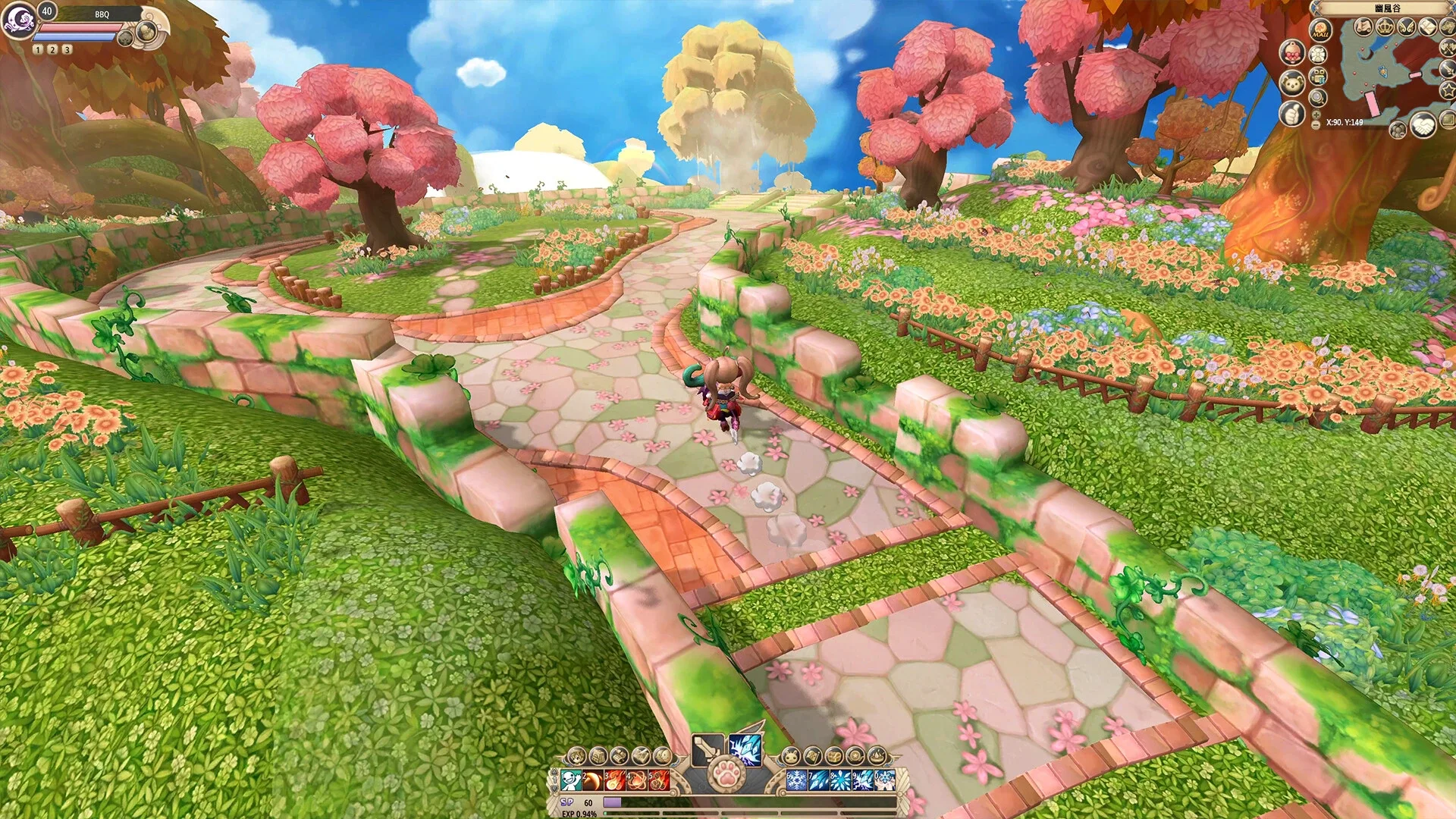1456x819 pixels.
Task: Toggle the magnifier search icon near the minimap
Action: click(1317, 97)
